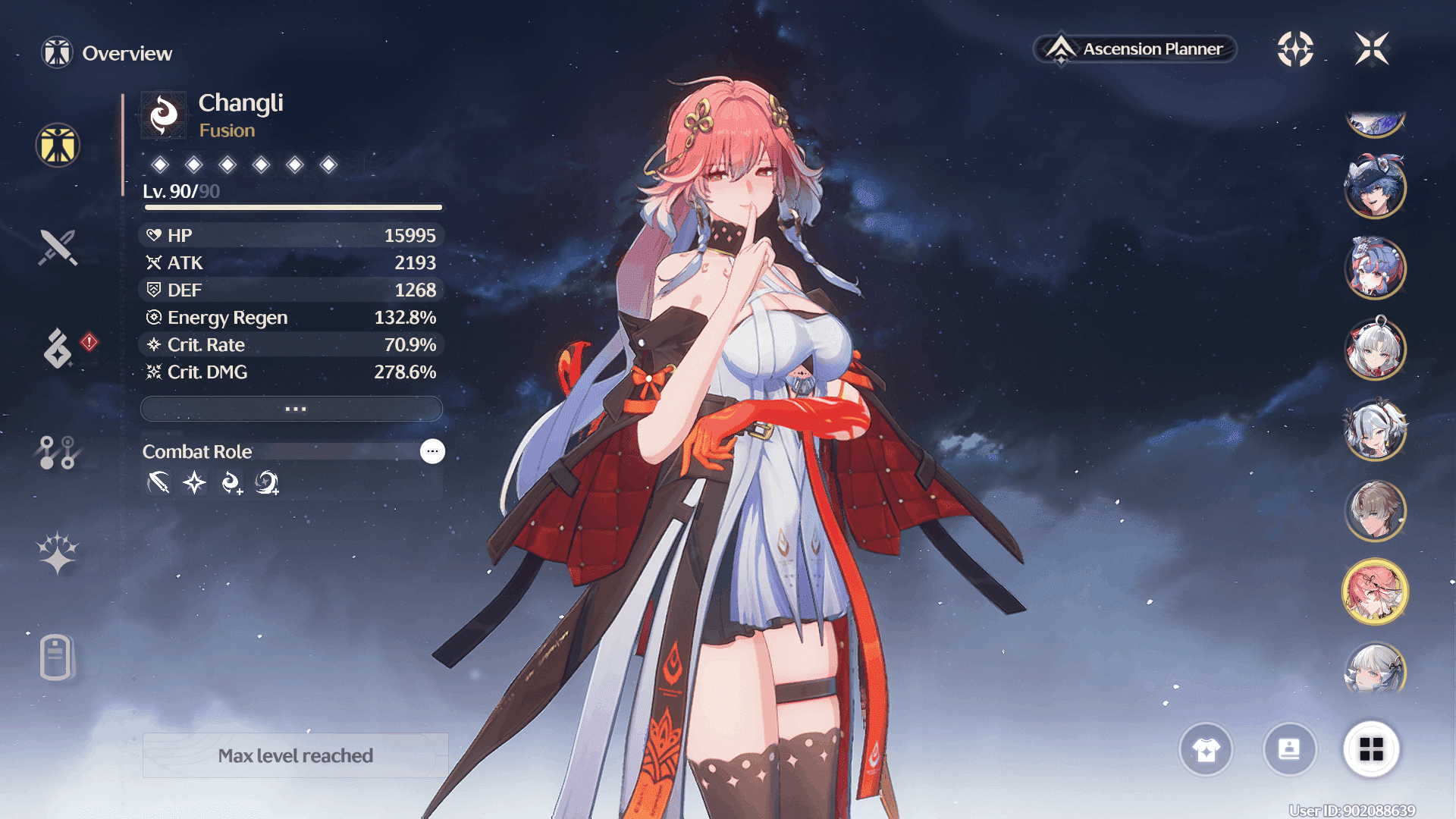Open the character profile card button
This screenshot has width=1456, height=819.
click(1289, 749)
